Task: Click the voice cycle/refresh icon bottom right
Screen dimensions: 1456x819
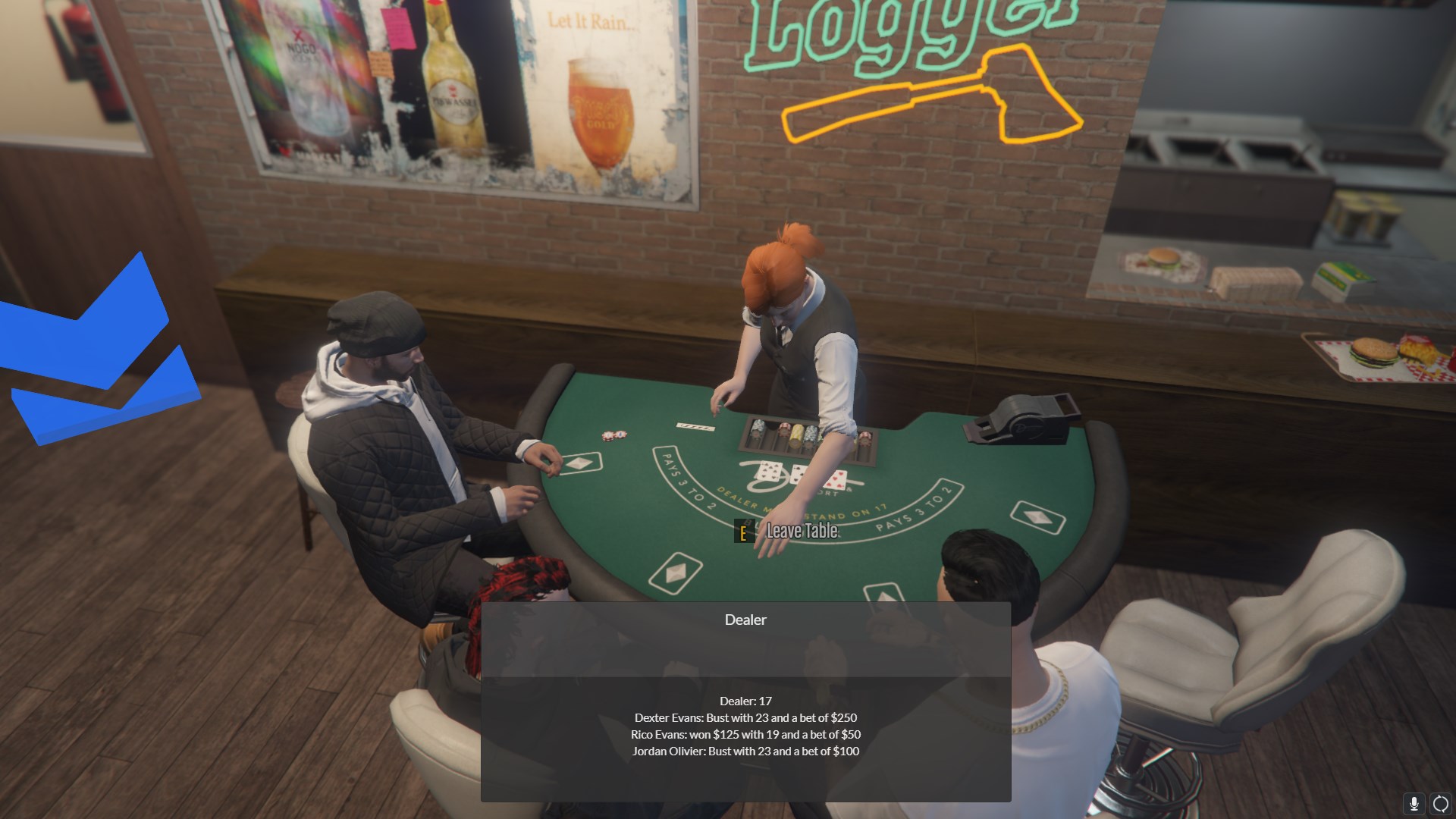Action: click(1439, 804)
